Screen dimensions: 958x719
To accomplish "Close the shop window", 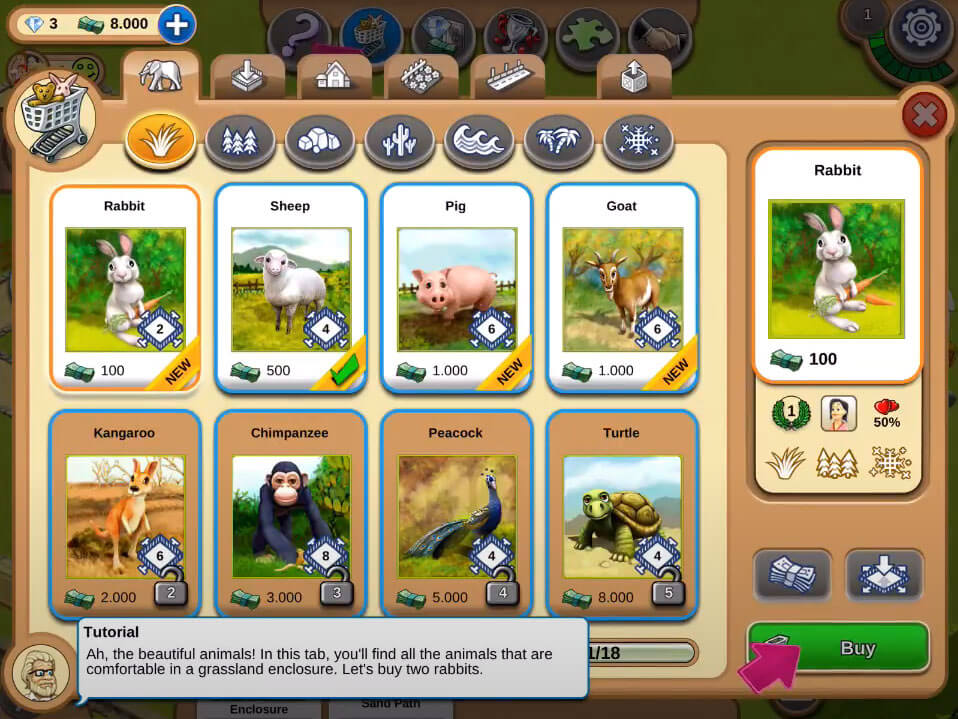I will [924, 117].
